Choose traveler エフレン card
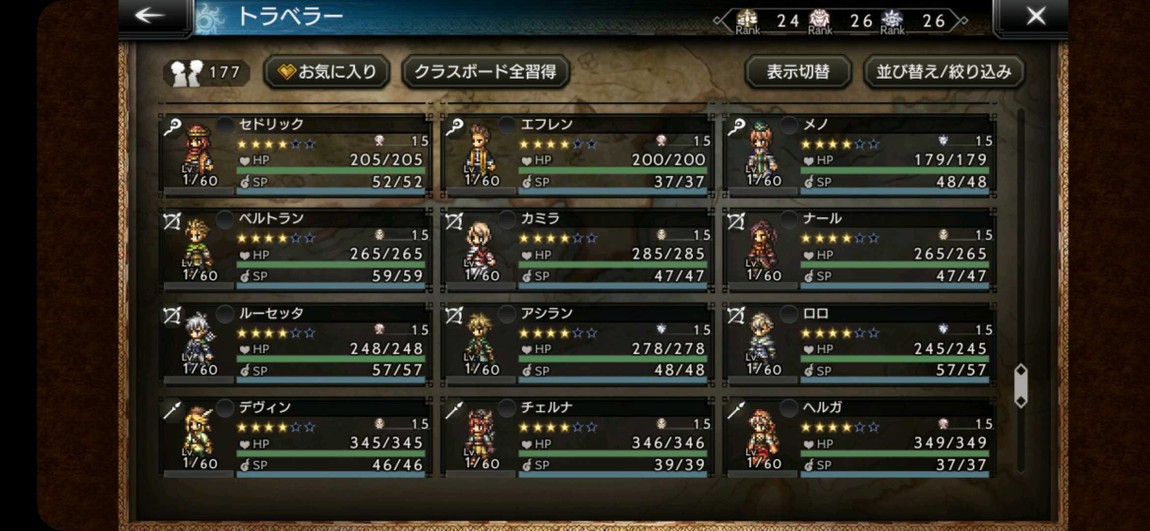The height and width of the screenshot is (531, 1150). click(x=578, y=153)
